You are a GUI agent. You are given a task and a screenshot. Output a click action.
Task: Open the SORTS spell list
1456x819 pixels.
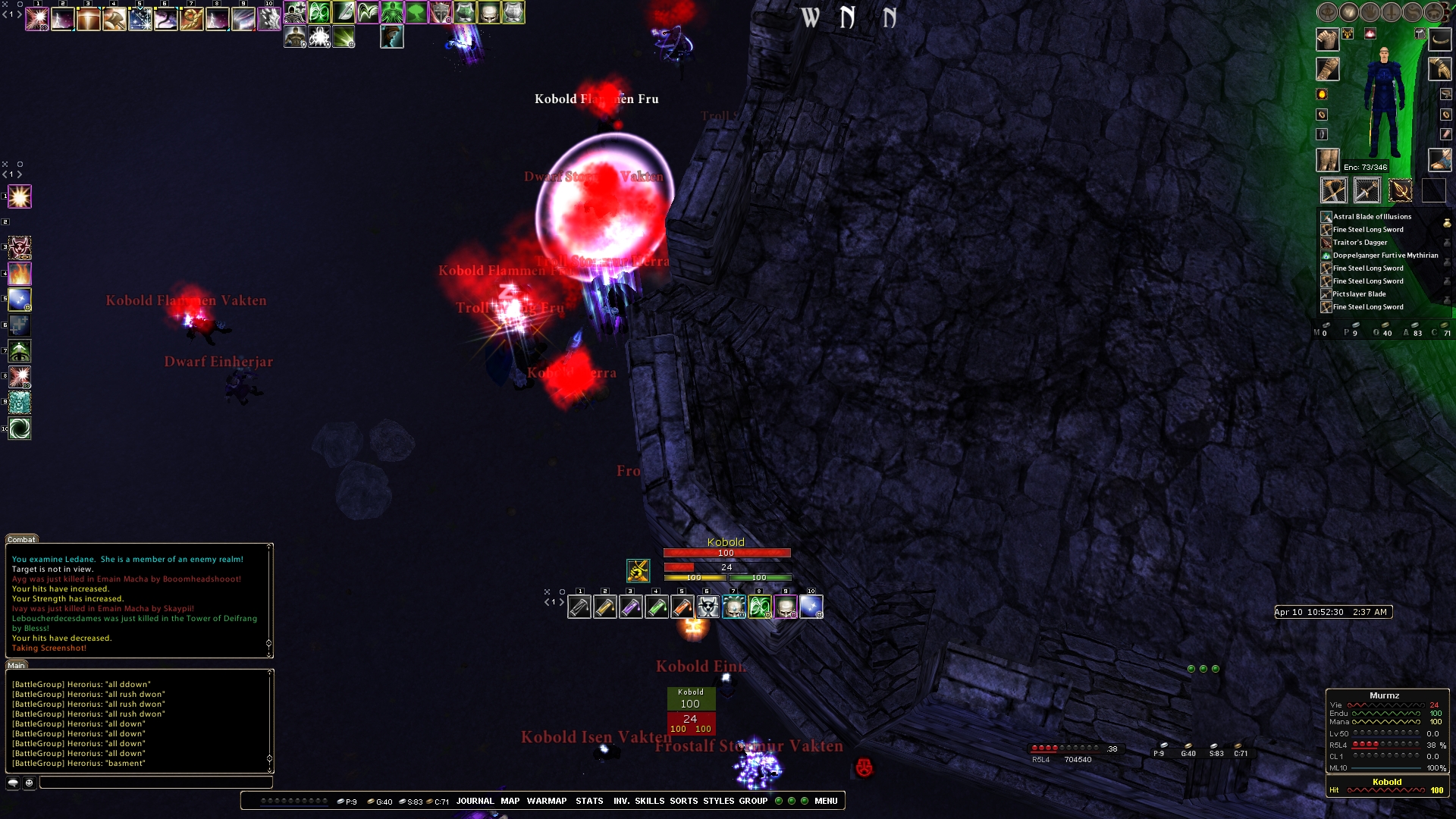tap(684, 801)
